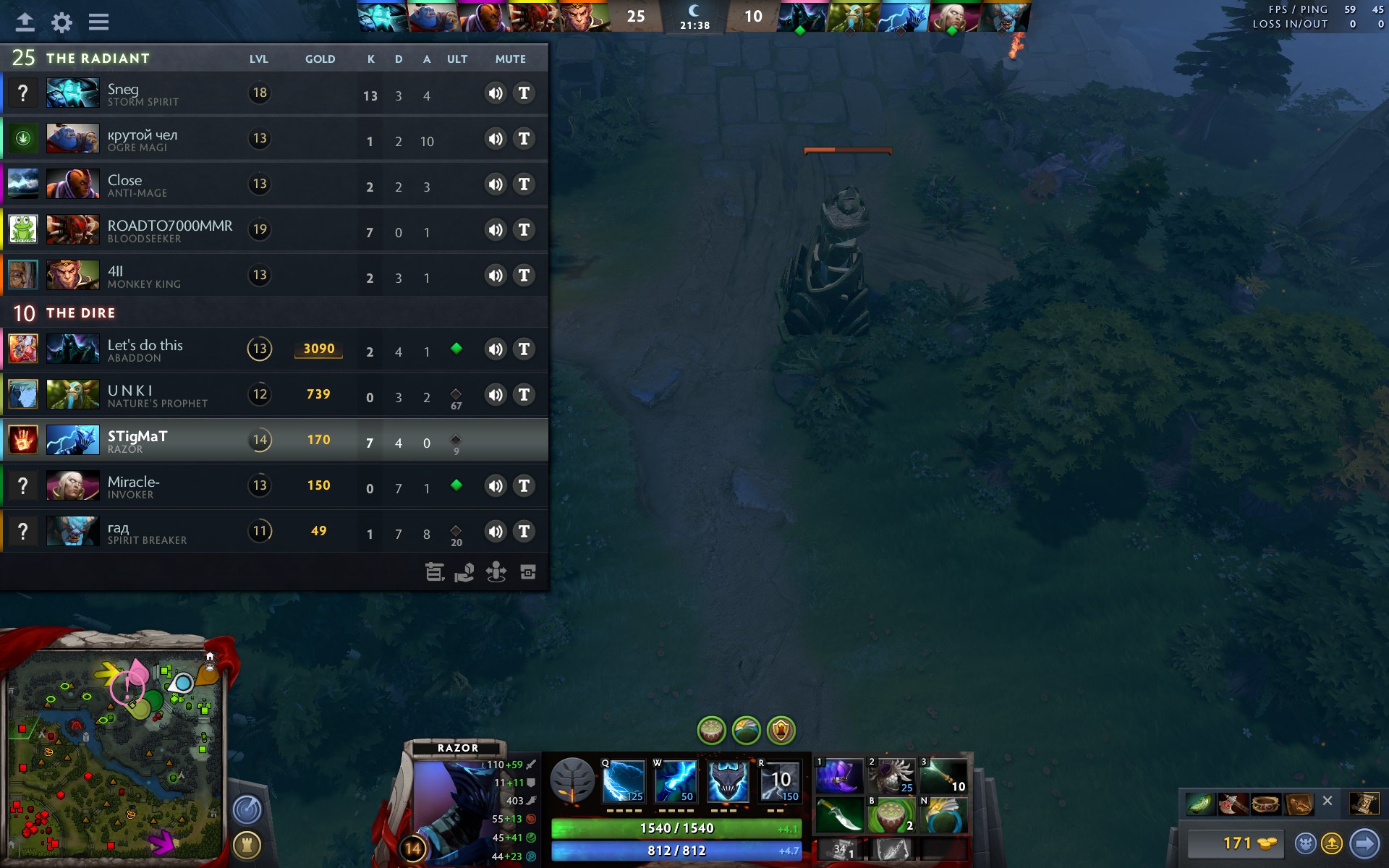The width and height of the screenshot is (1389, 868).
Task: Mute text chat from Miracle-
Action: 524,486
